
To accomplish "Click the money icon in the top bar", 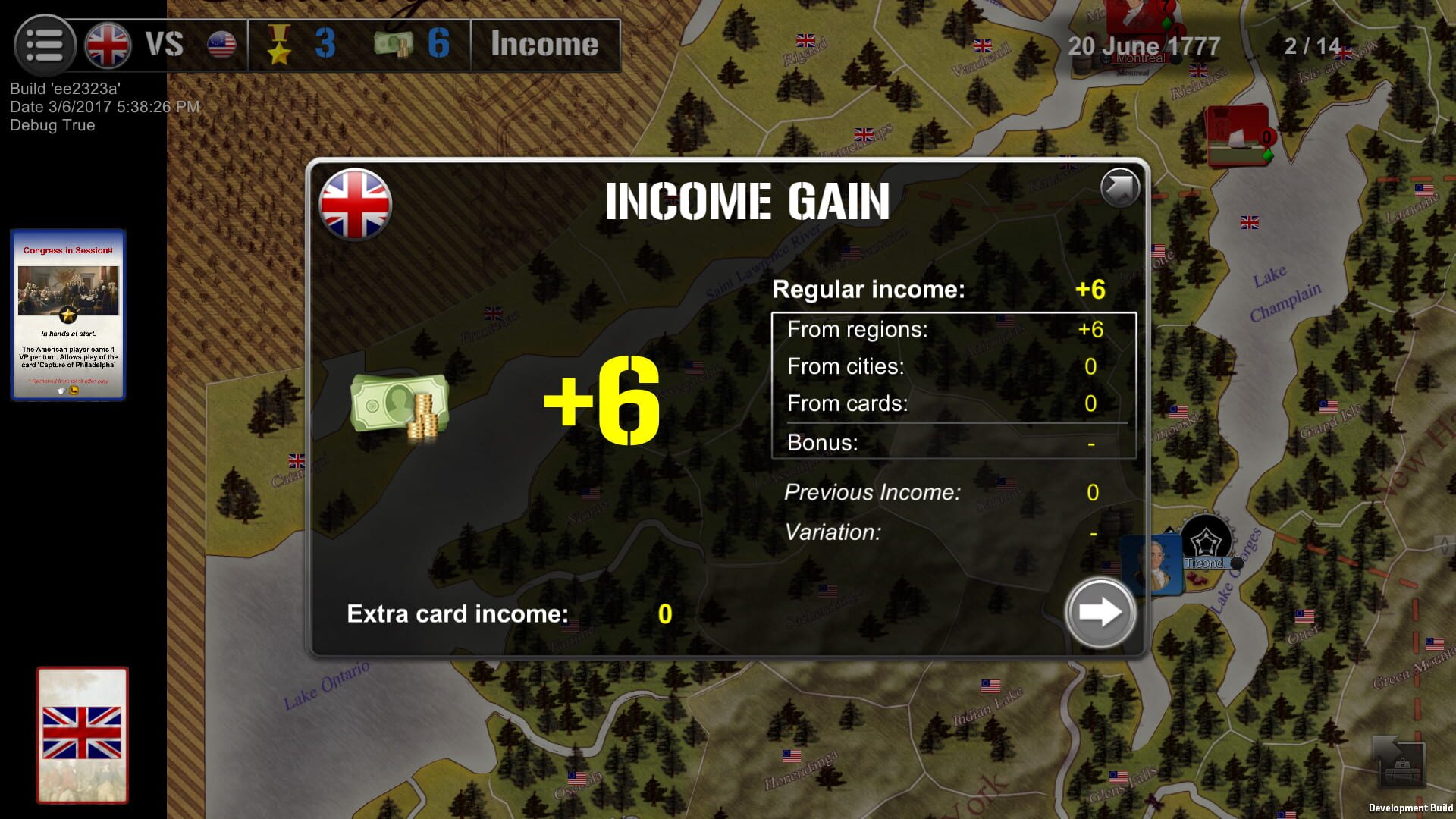I will (392, 44).
